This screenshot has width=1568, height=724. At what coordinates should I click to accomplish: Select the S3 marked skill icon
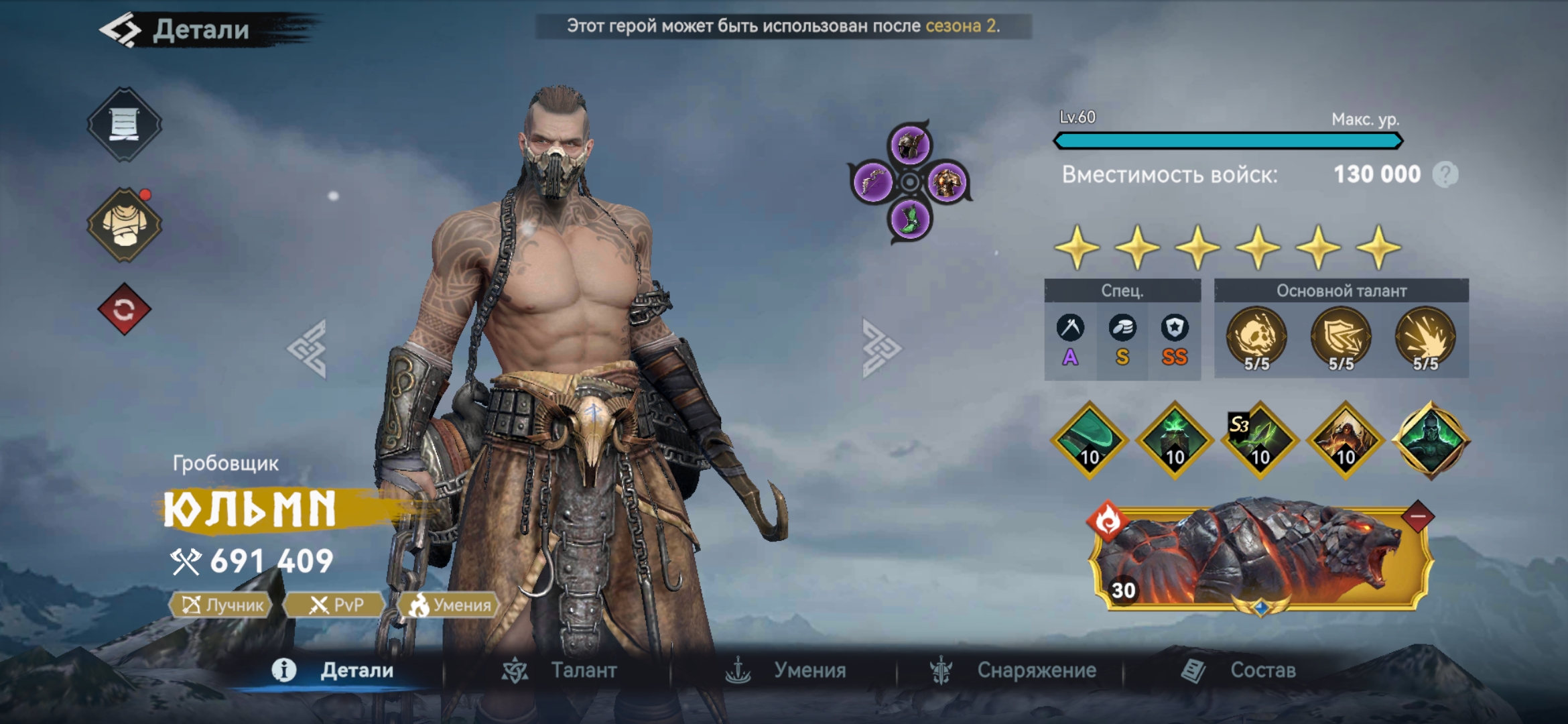[1260, 440]
